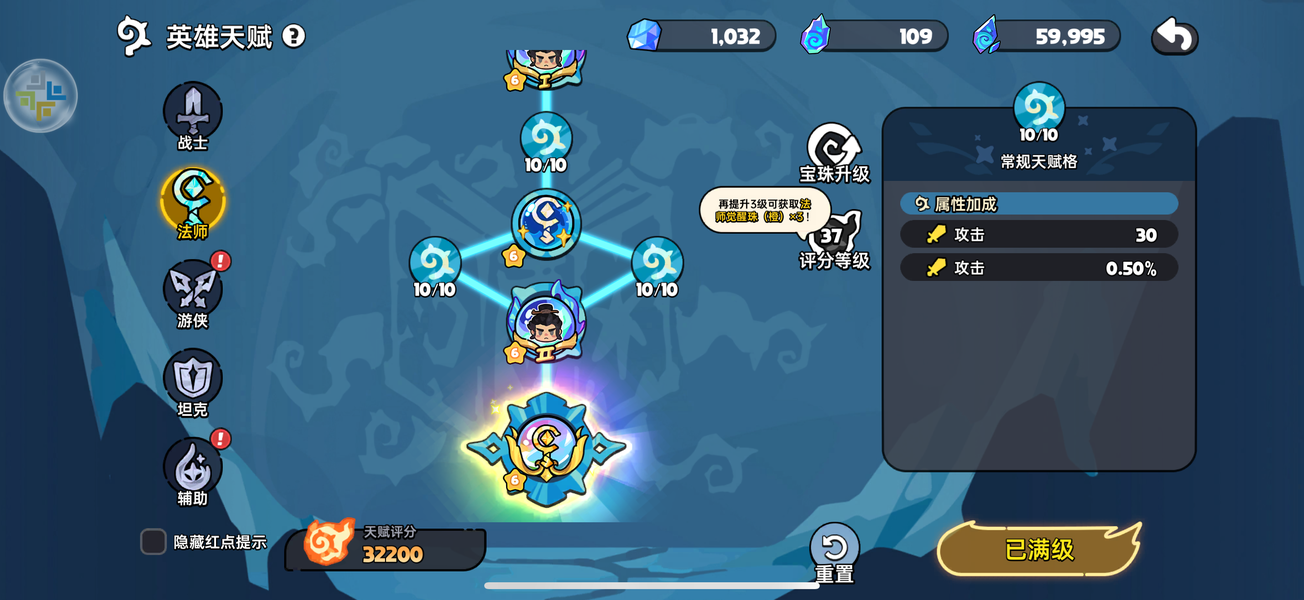The image size is (1304, 600).
Task: Click the floating translucent assistant bubble
Action: tap(40, 96)
